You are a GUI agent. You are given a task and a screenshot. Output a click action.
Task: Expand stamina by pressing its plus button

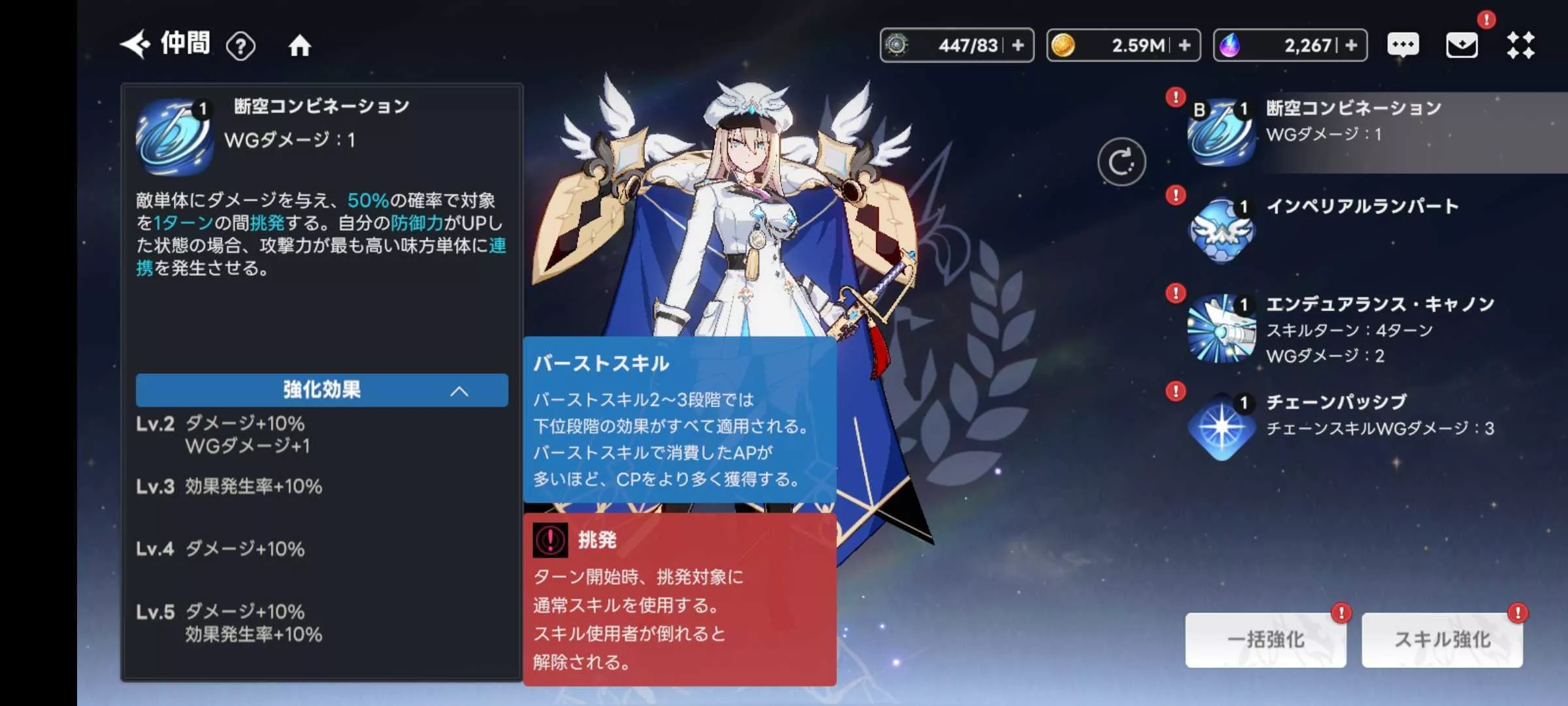click(x=1019, y=44)
